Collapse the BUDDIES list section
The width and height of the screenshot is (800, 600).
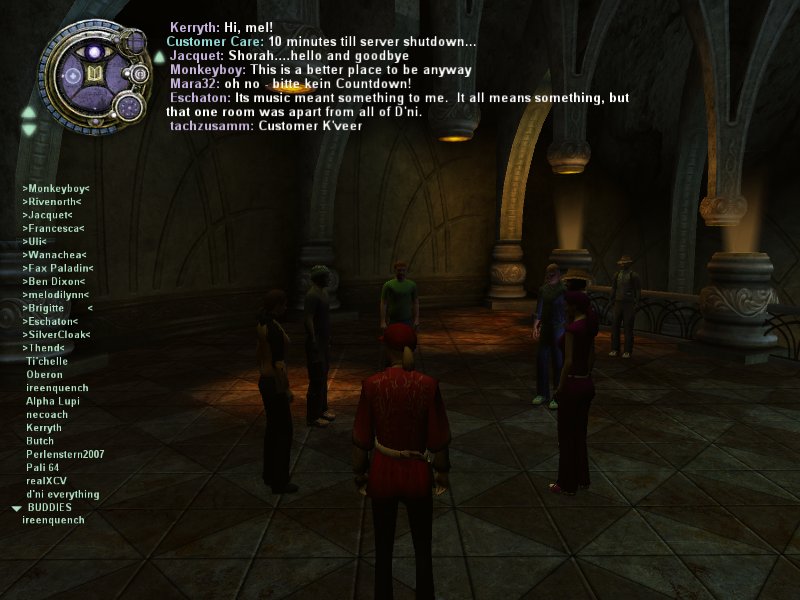click(17, 508)
